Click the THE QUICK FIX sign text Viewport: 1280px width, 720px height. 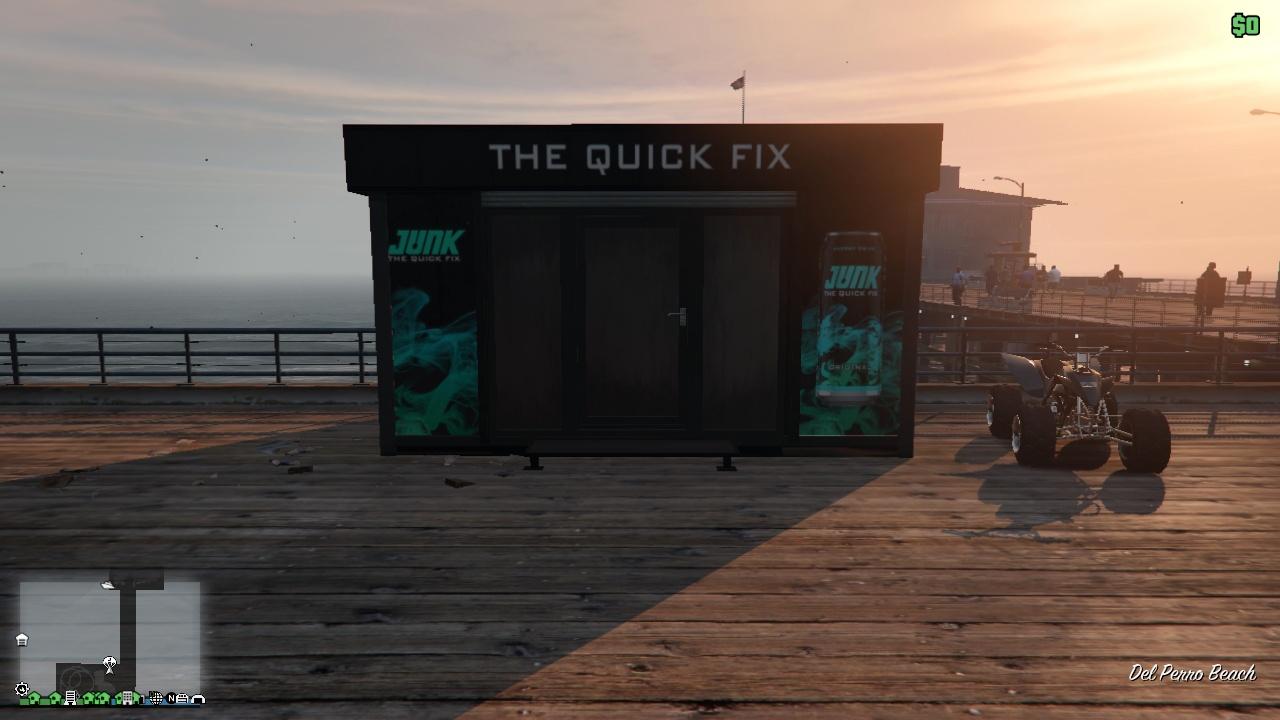click(639, 157)
